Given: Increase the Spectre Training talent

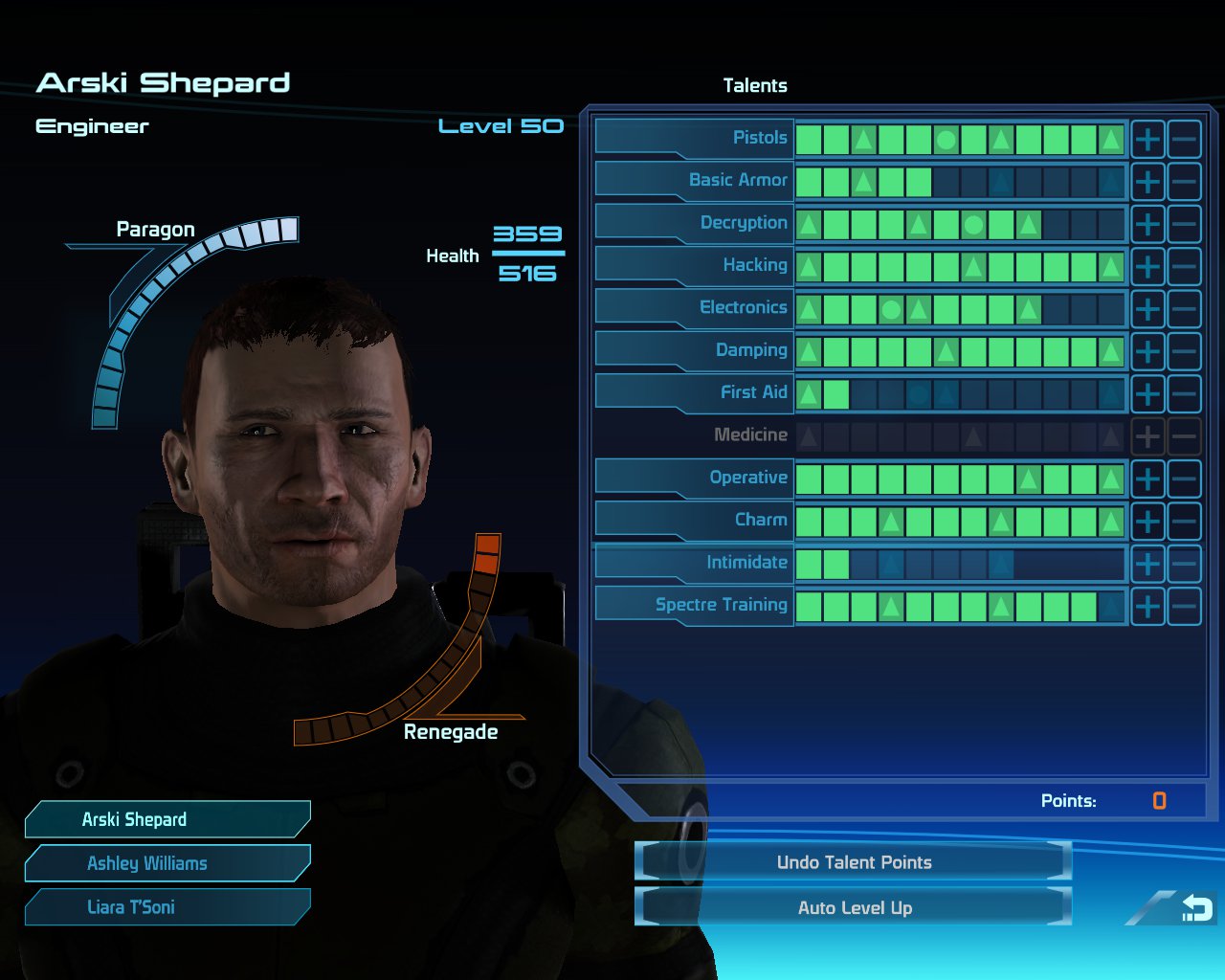Looking at the screenshot, I should (x=1147, y=607).
